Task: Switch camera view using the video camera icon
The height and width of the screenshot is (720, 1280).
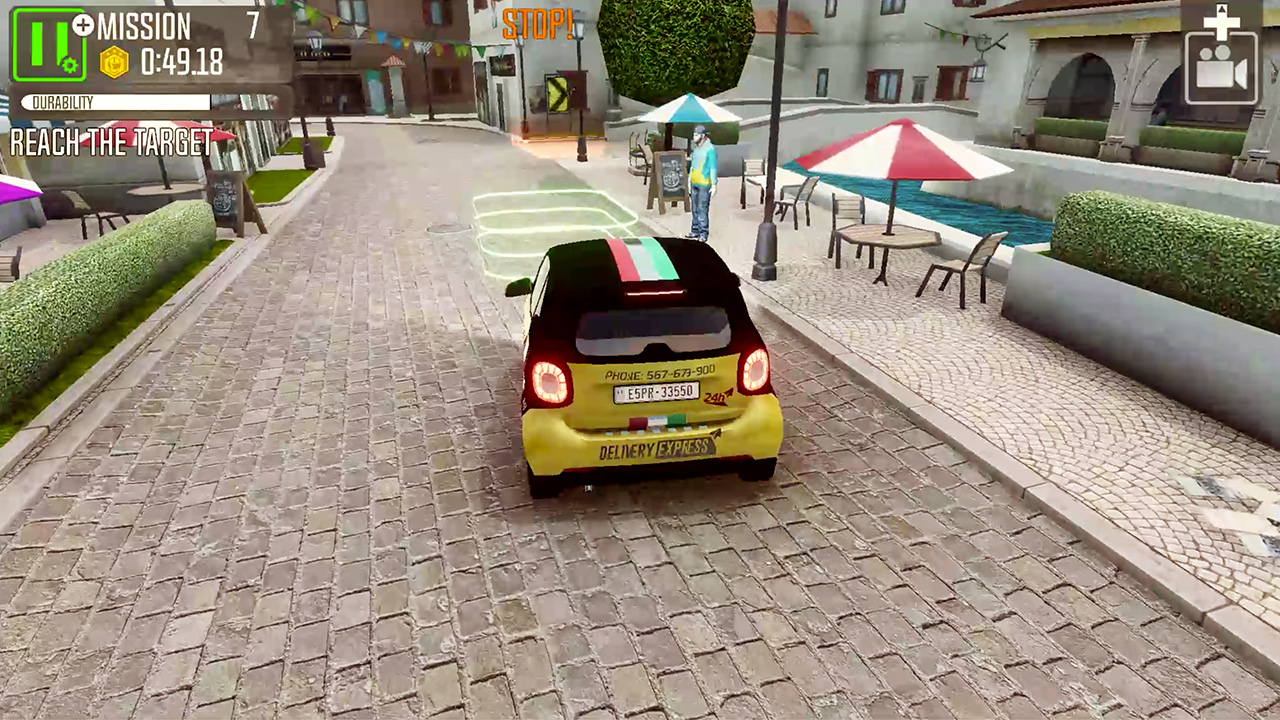Action: 1223,70
